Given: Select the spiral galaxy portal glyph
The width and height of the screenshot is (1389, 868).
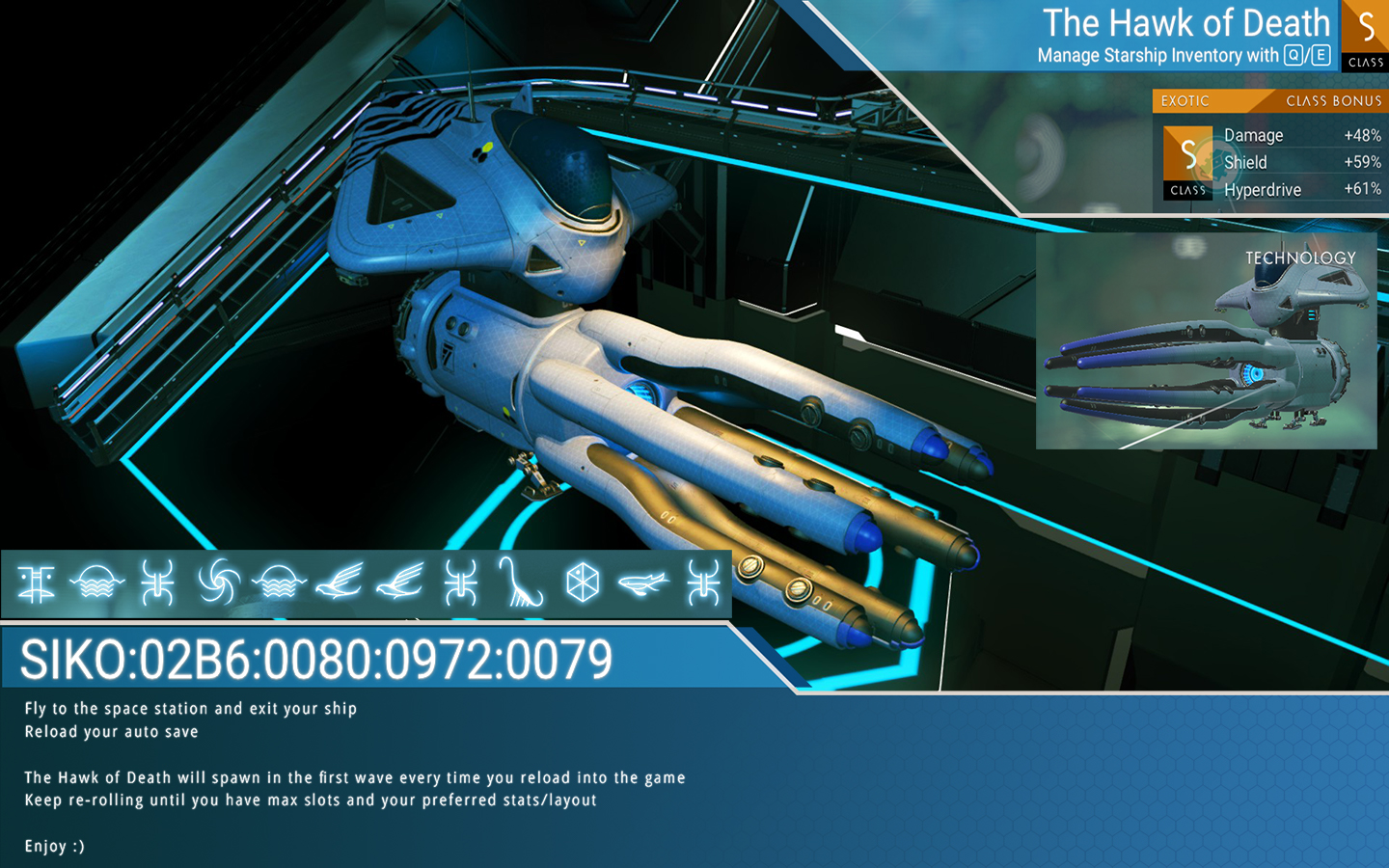Looking at the screenshot, I should pyautogui.click(x=218, y=583).
